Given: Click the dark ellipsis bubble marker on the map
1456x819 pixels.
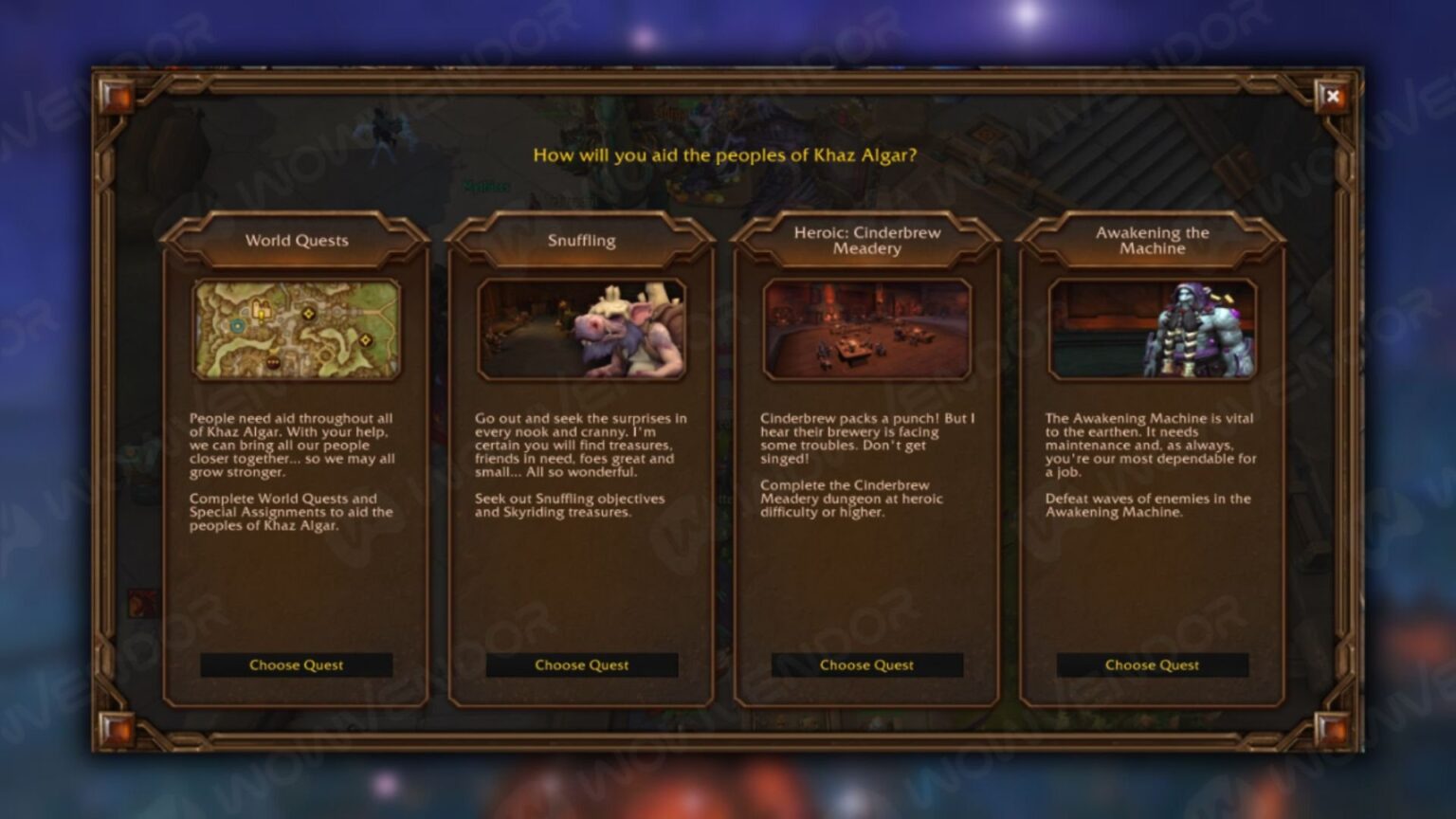Looking at the screenshot, I should click(x=273, y=362).
